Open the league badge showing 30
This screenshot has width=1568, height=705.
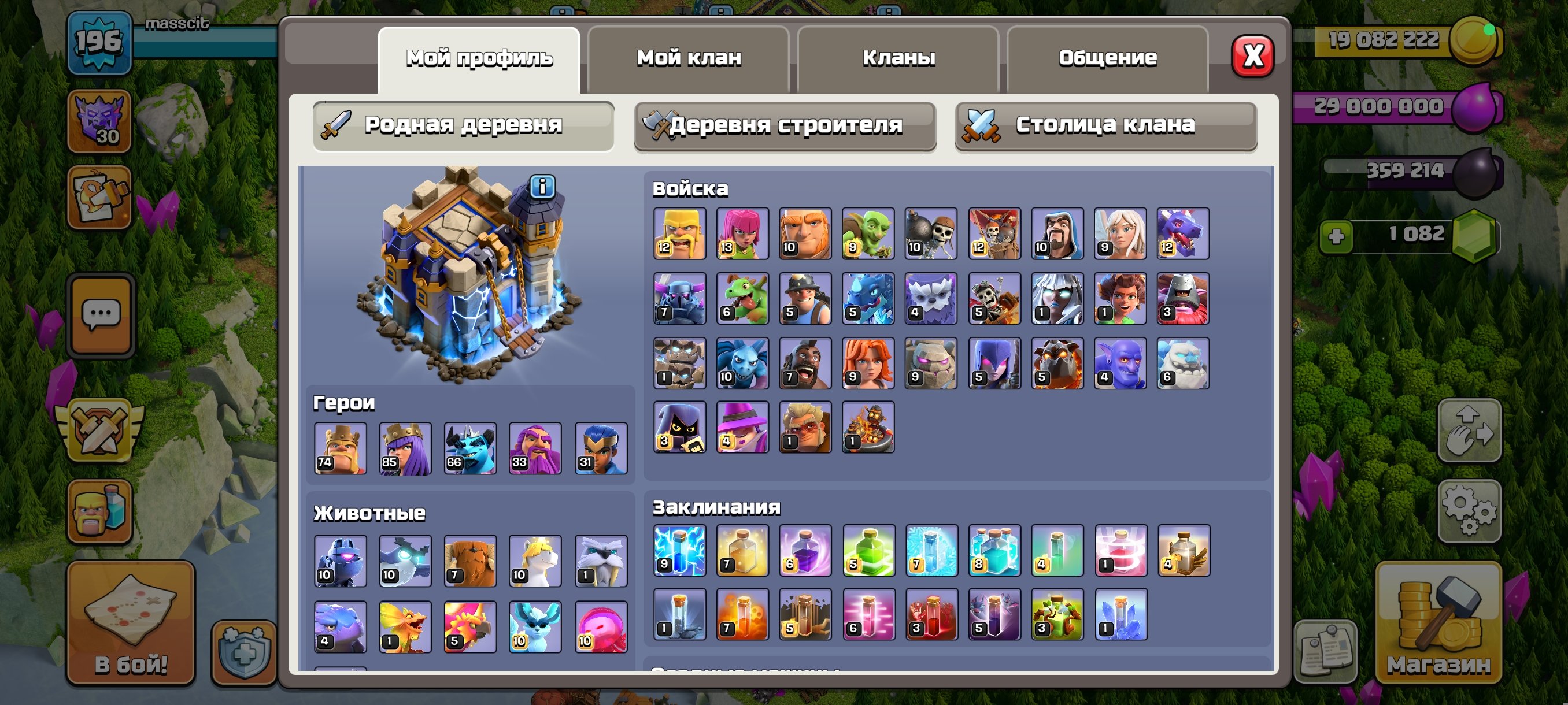102,121
